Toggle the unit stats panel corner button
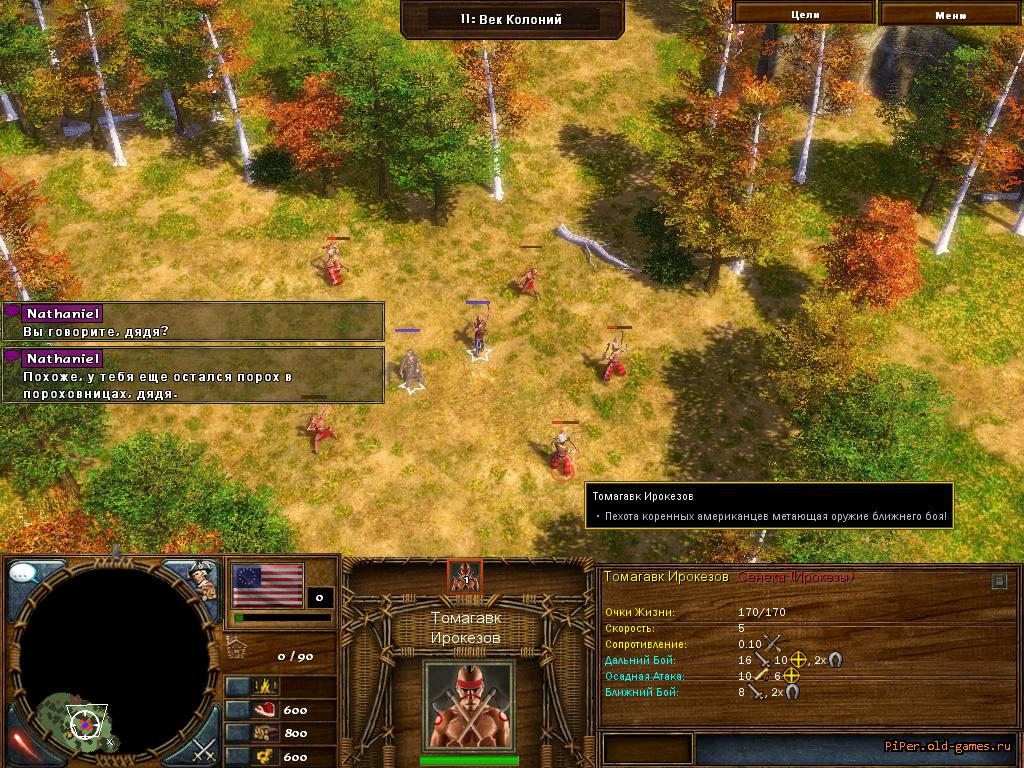Screen dimensions: 1024x768 (999, 580)
